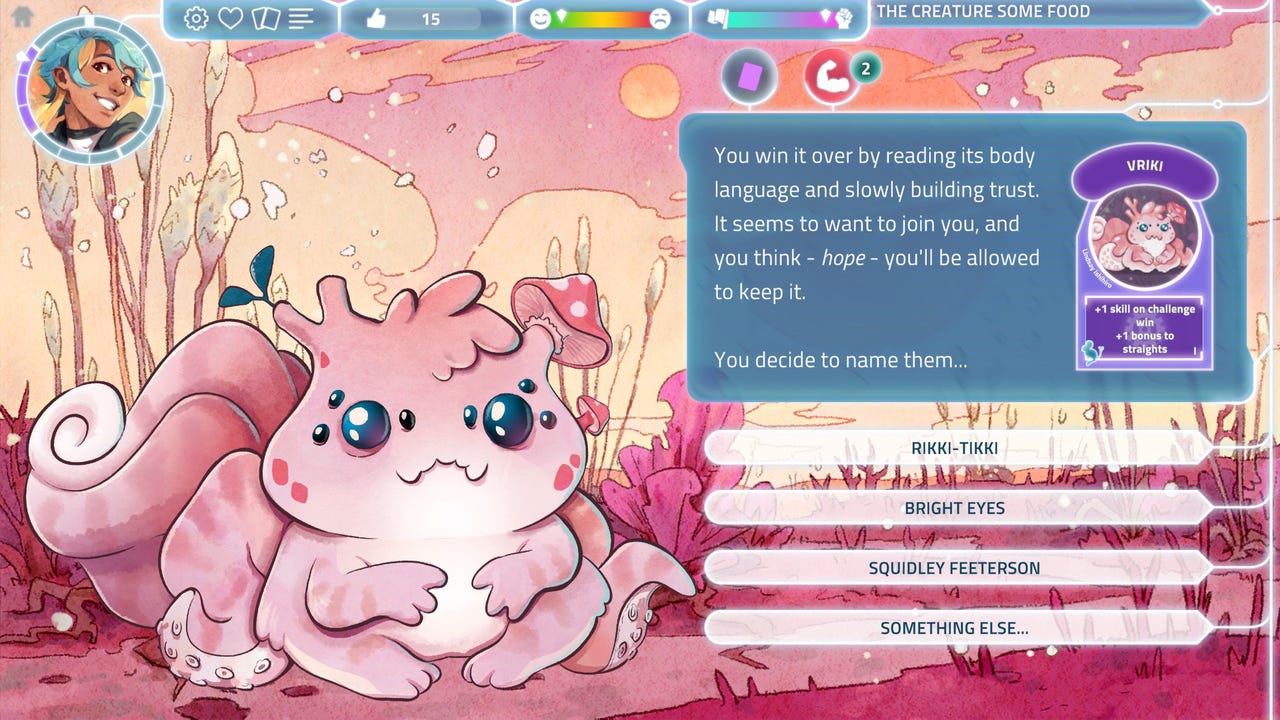Select the Squidley Feeterson name option

pyautogui.click(x=955, y=568)
